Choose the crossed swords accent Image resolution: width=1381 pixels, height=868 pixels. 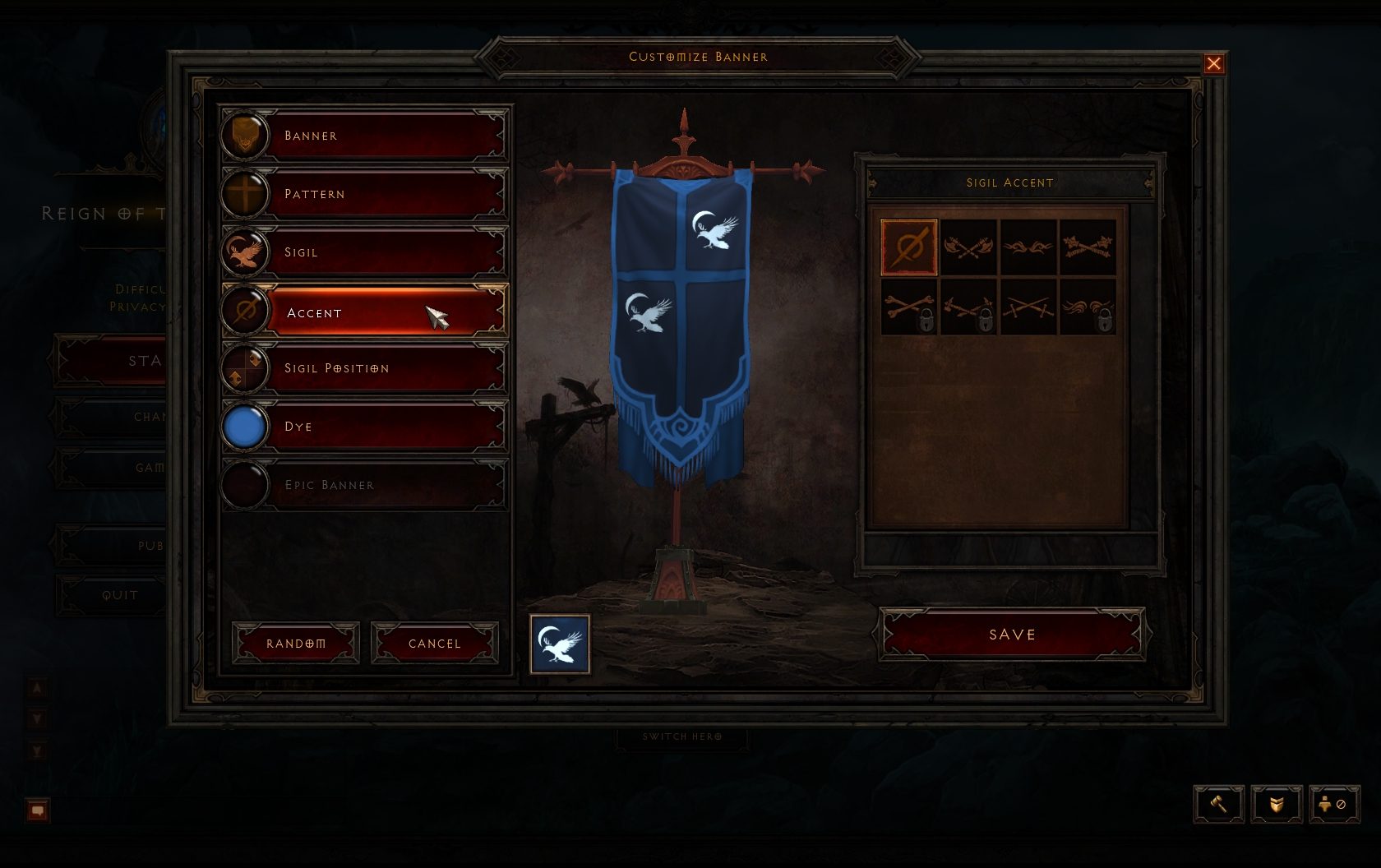click(1028, 307)
